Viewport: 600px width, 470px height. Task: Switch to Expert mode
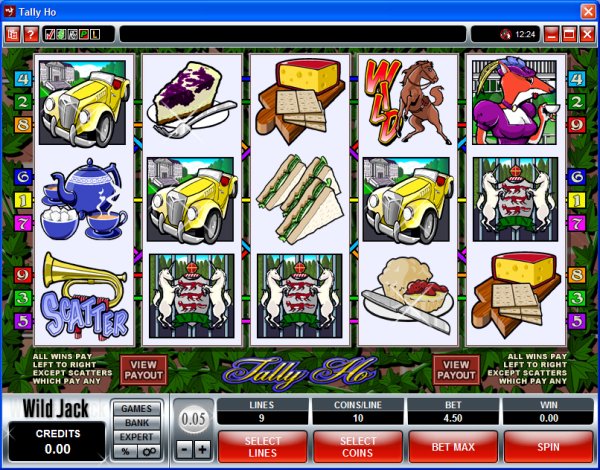click(137, 437)
